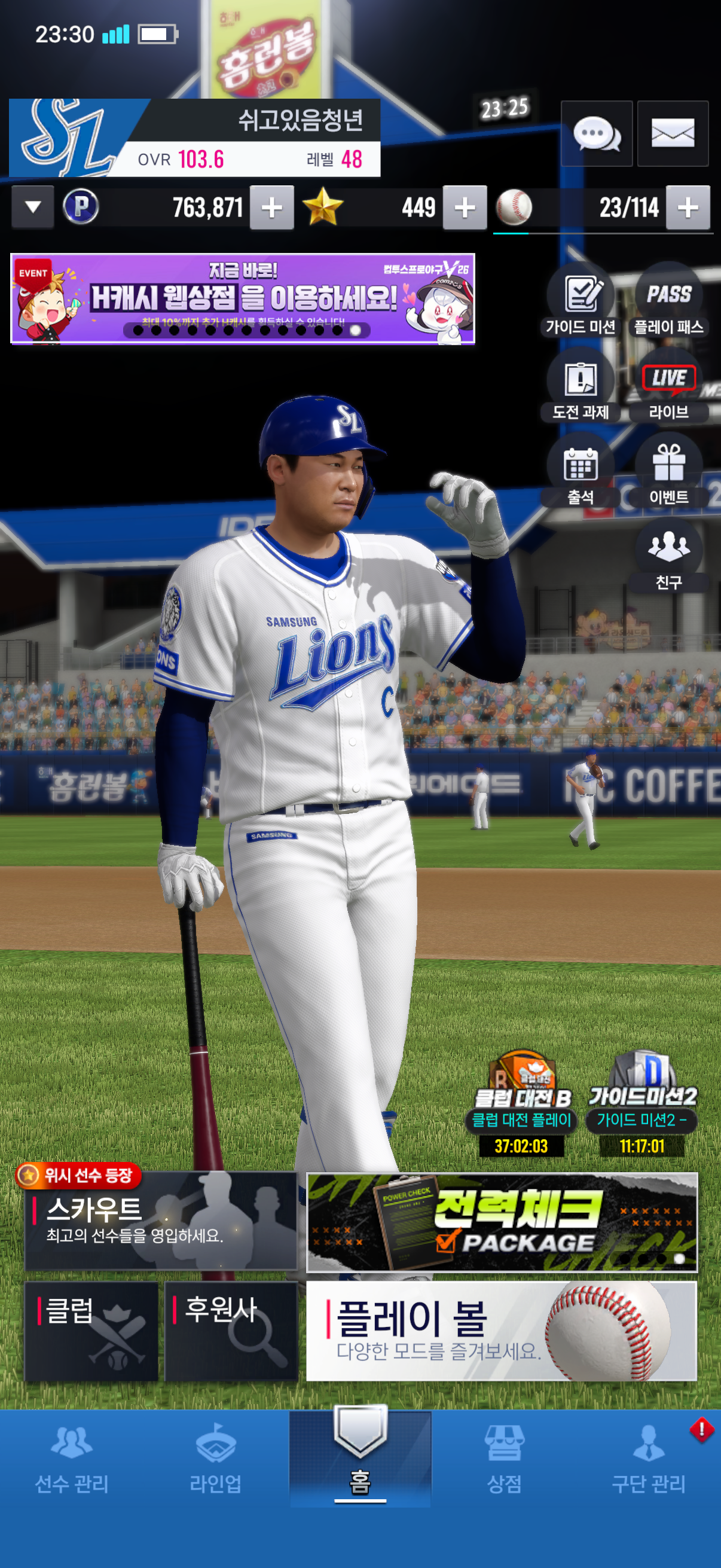Open the 스카우트 scout panel
The image size is (721, 1568).
[x=161, y=1221]
